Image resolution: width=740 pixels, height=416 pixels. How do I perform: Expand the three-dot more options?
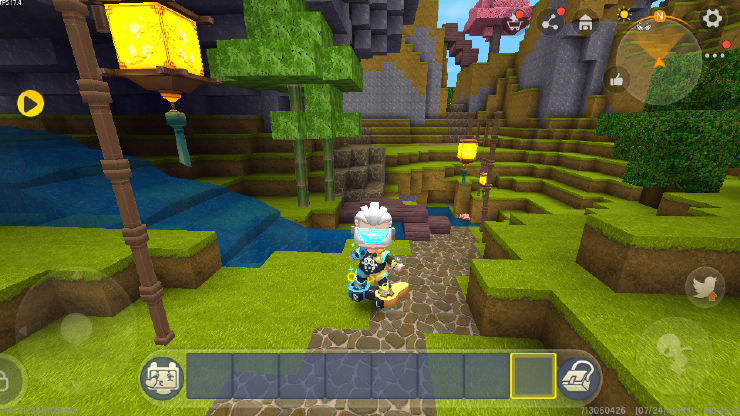click(713, 56)
